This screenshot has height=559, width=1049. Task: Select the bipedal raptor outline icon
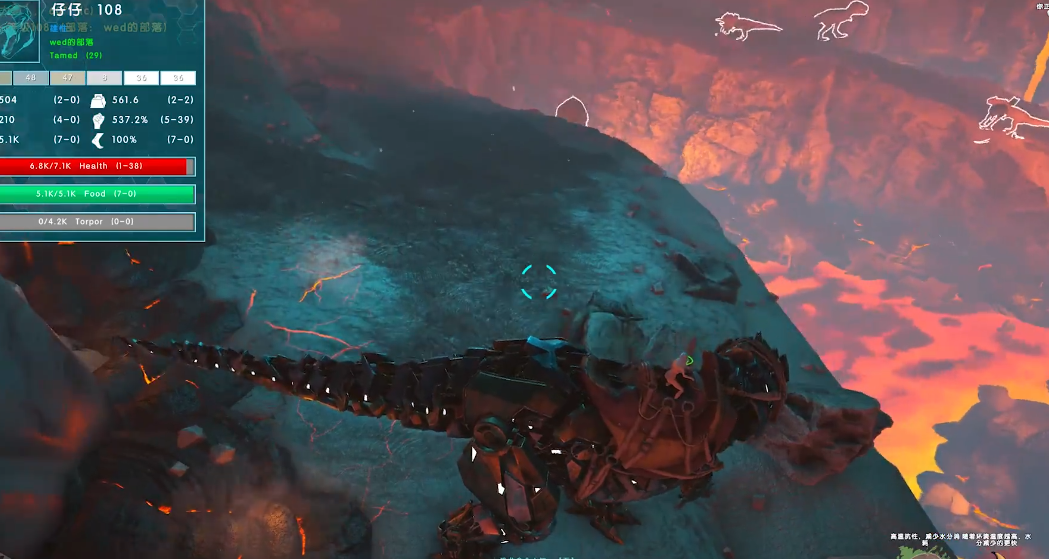(840, 22)
